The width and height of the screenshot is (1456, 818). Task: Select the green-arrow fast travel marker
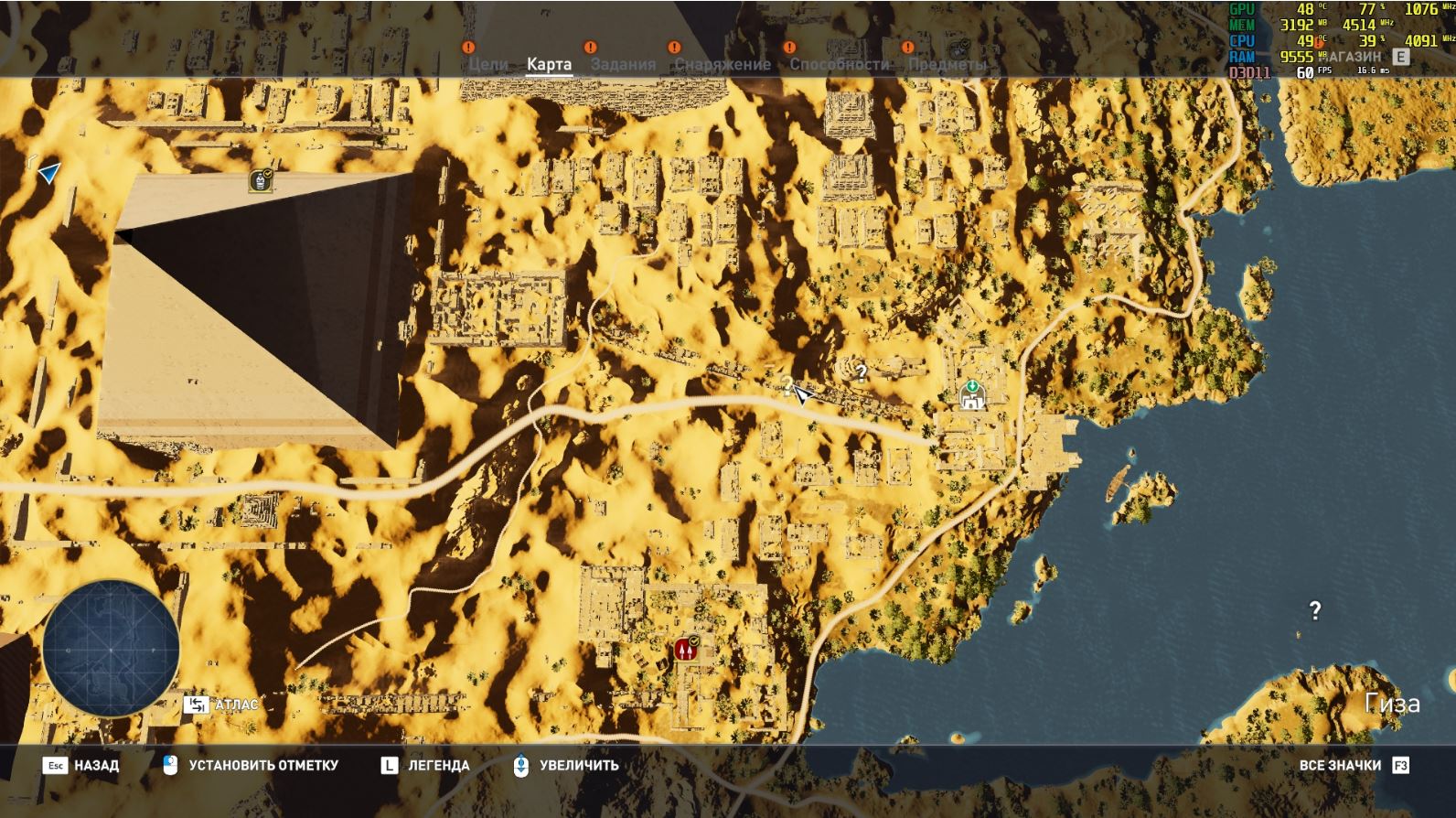pos(971,395)
